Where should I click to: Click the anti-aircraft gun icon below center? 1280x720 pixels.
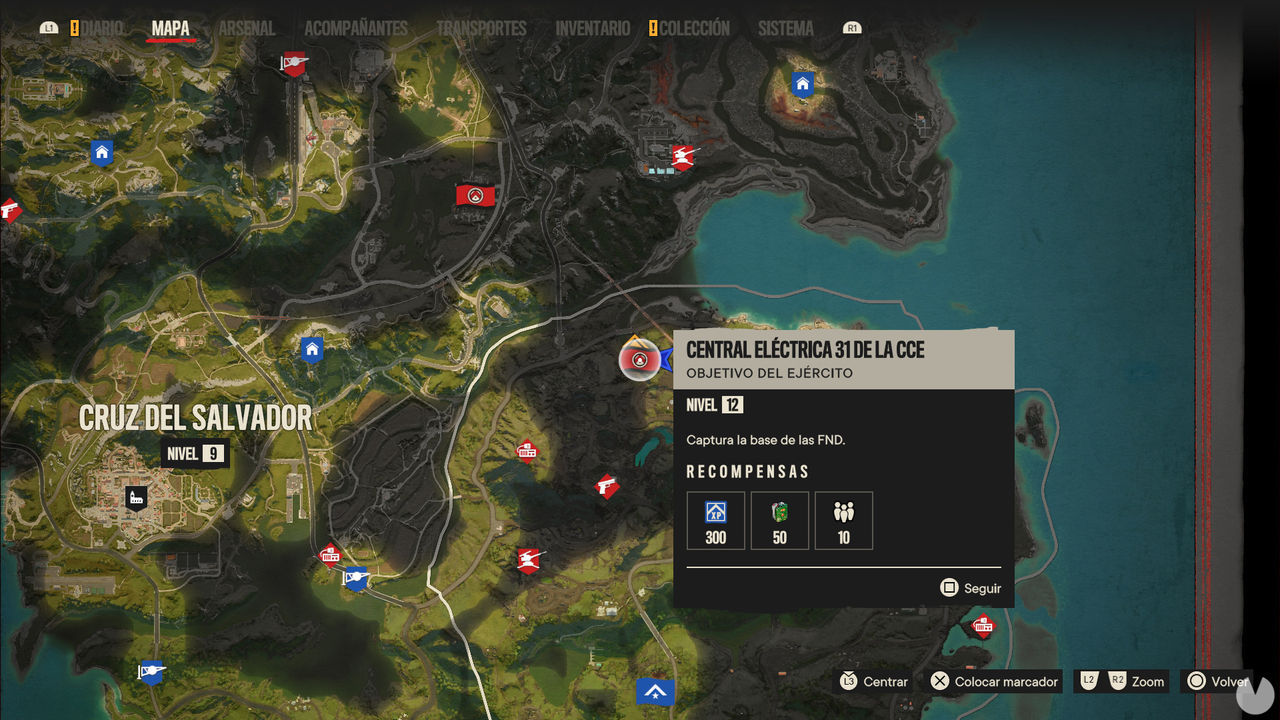[x=527, y=562]
